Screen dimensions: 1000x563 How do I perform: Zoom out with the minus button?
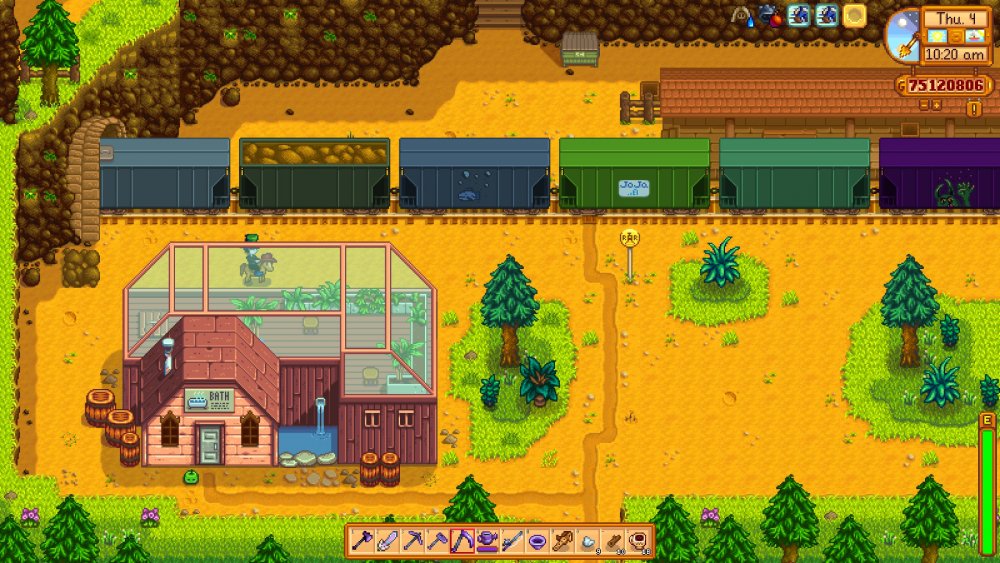tap(924, 104)
